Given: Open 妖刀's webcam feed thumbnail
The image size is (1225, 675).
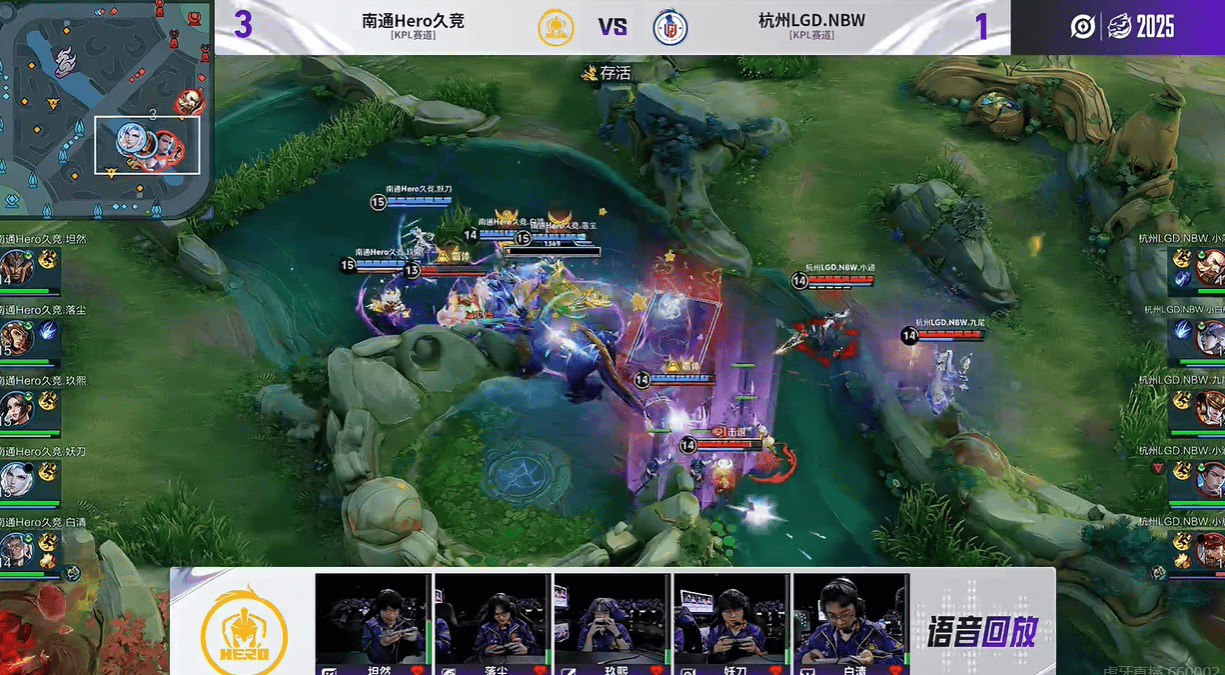Looking at the screenshot, I should 732,618.
